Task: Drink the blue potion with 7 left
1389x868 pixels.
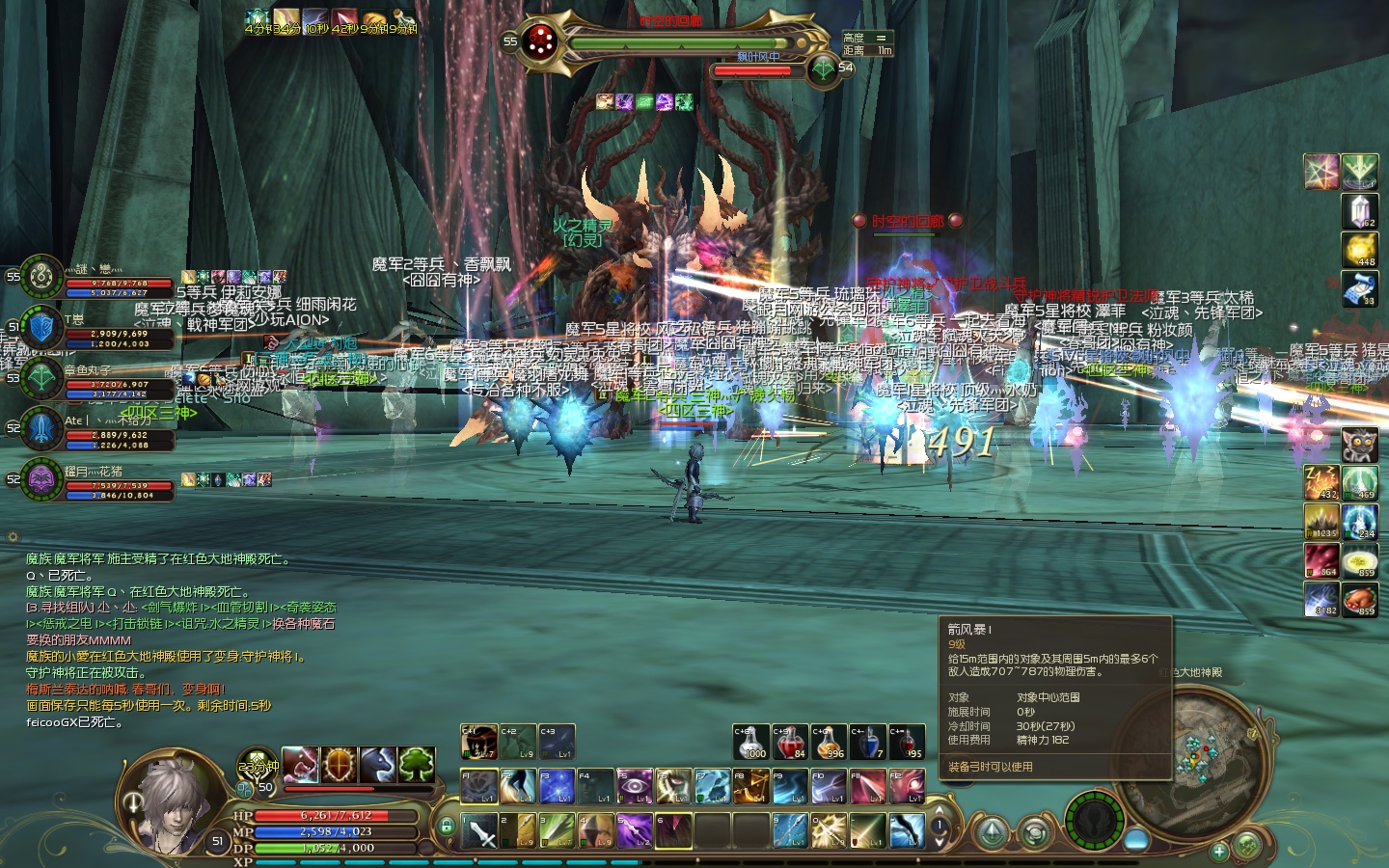Action: pyautogui.click(x=867, y=742)
